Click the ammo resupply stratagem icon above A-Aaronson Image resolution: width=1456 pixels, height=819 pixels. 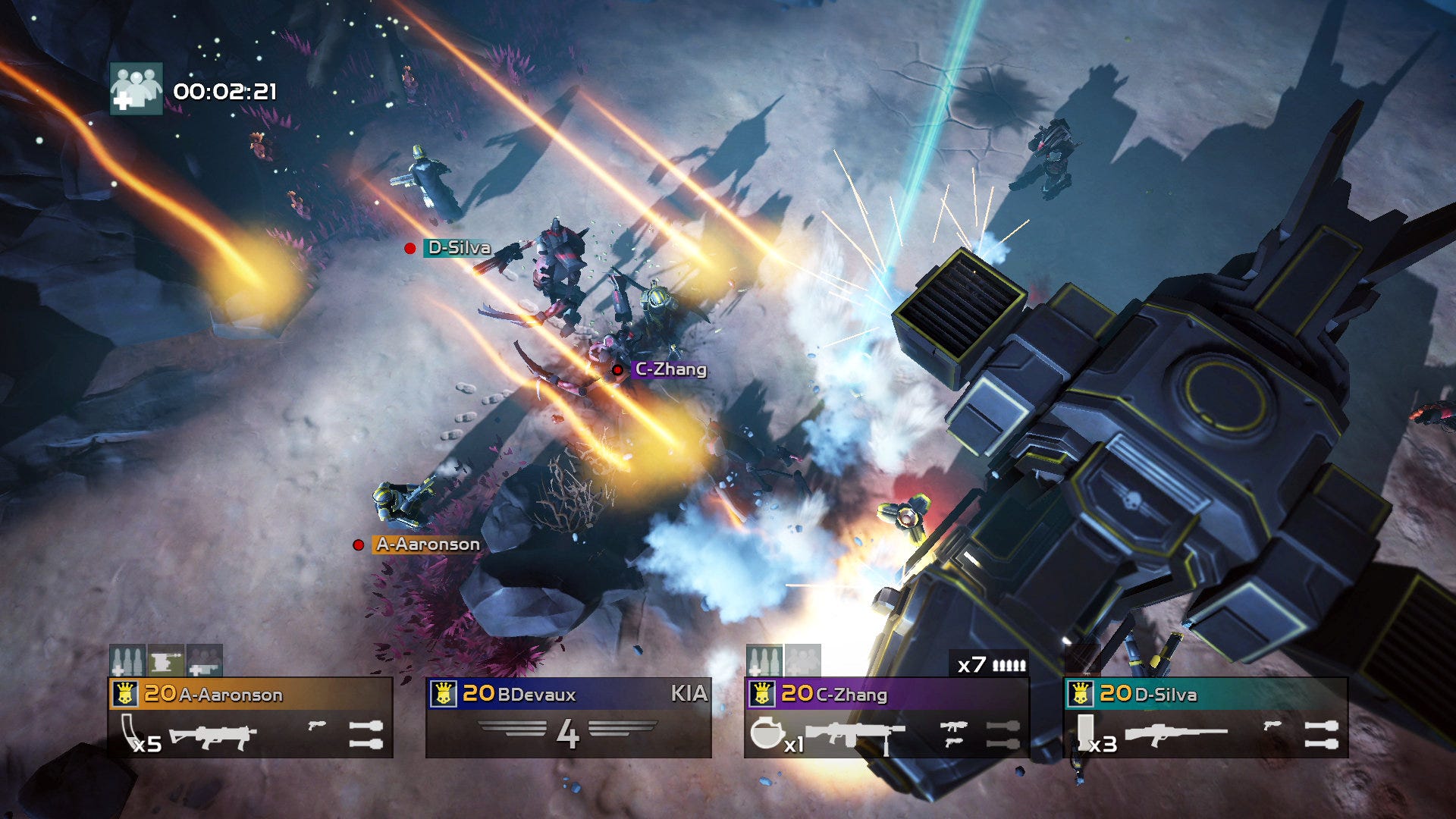click(x=127, y=661)
